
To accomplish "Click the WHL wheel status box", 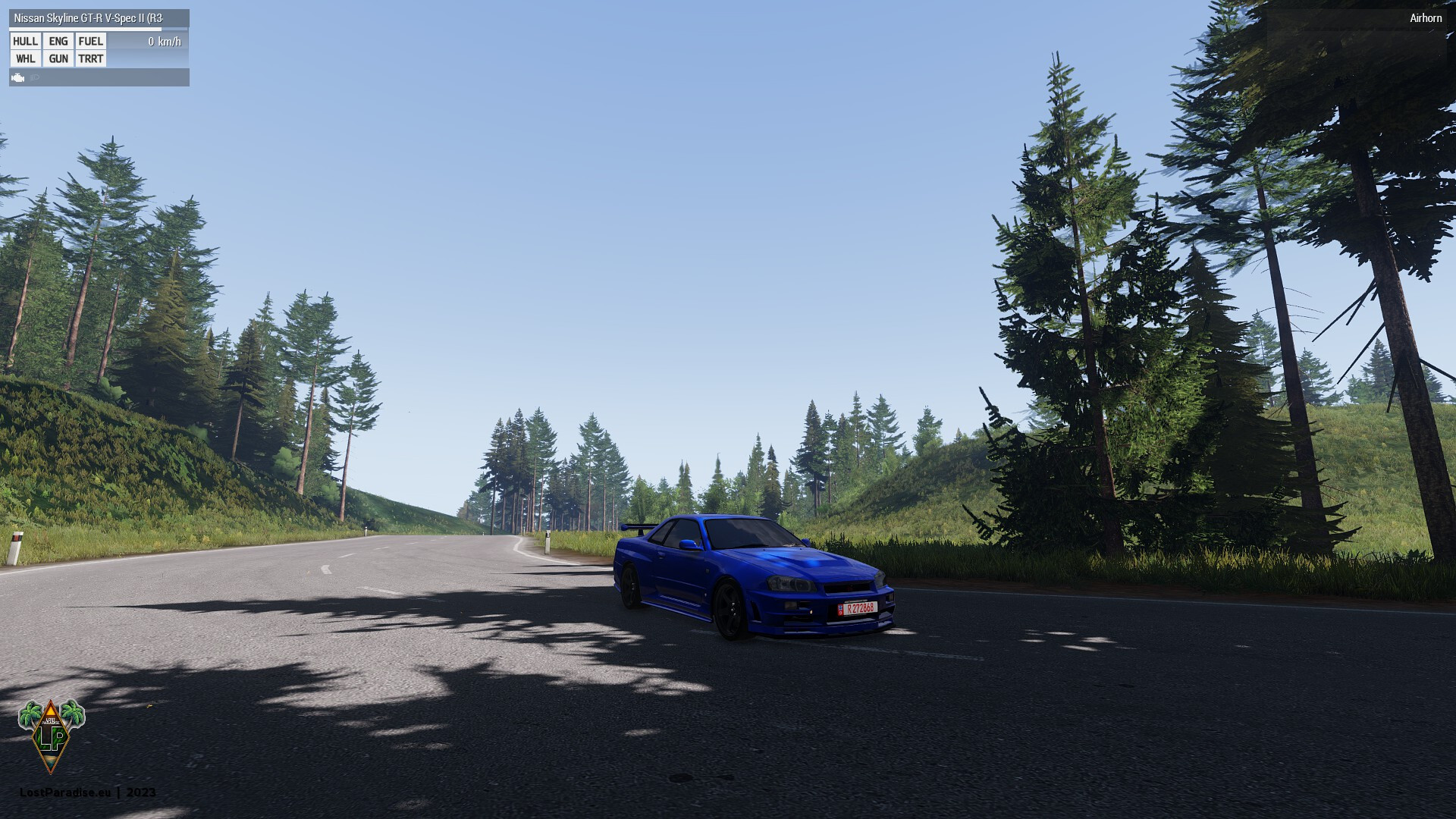I will [25, 58].
